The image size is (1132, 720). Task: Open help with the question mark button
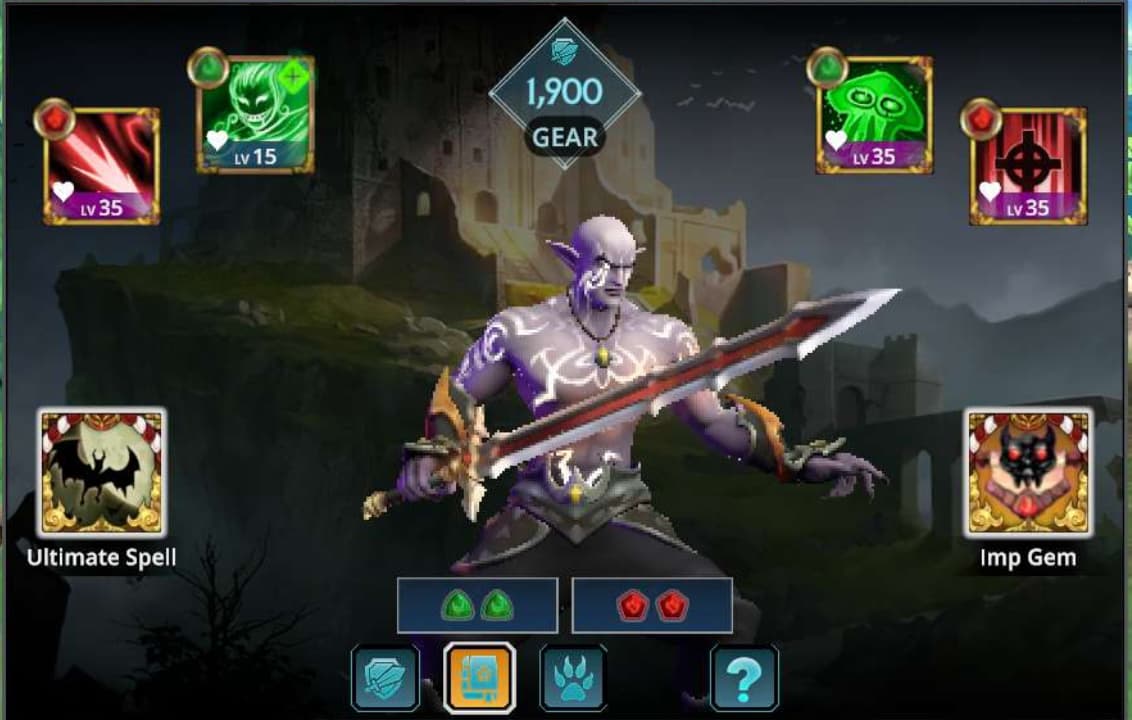744,679
